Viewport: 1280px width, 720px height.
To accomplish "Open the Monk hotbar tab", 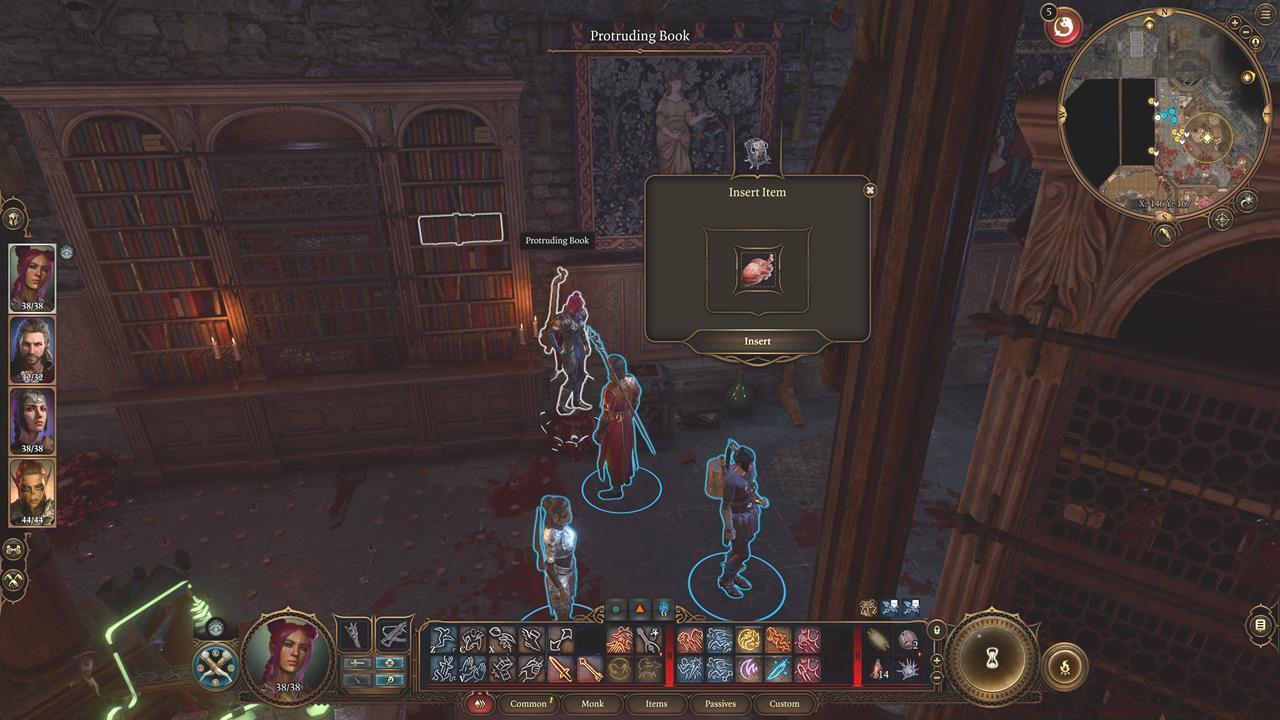I will [592, 704].
